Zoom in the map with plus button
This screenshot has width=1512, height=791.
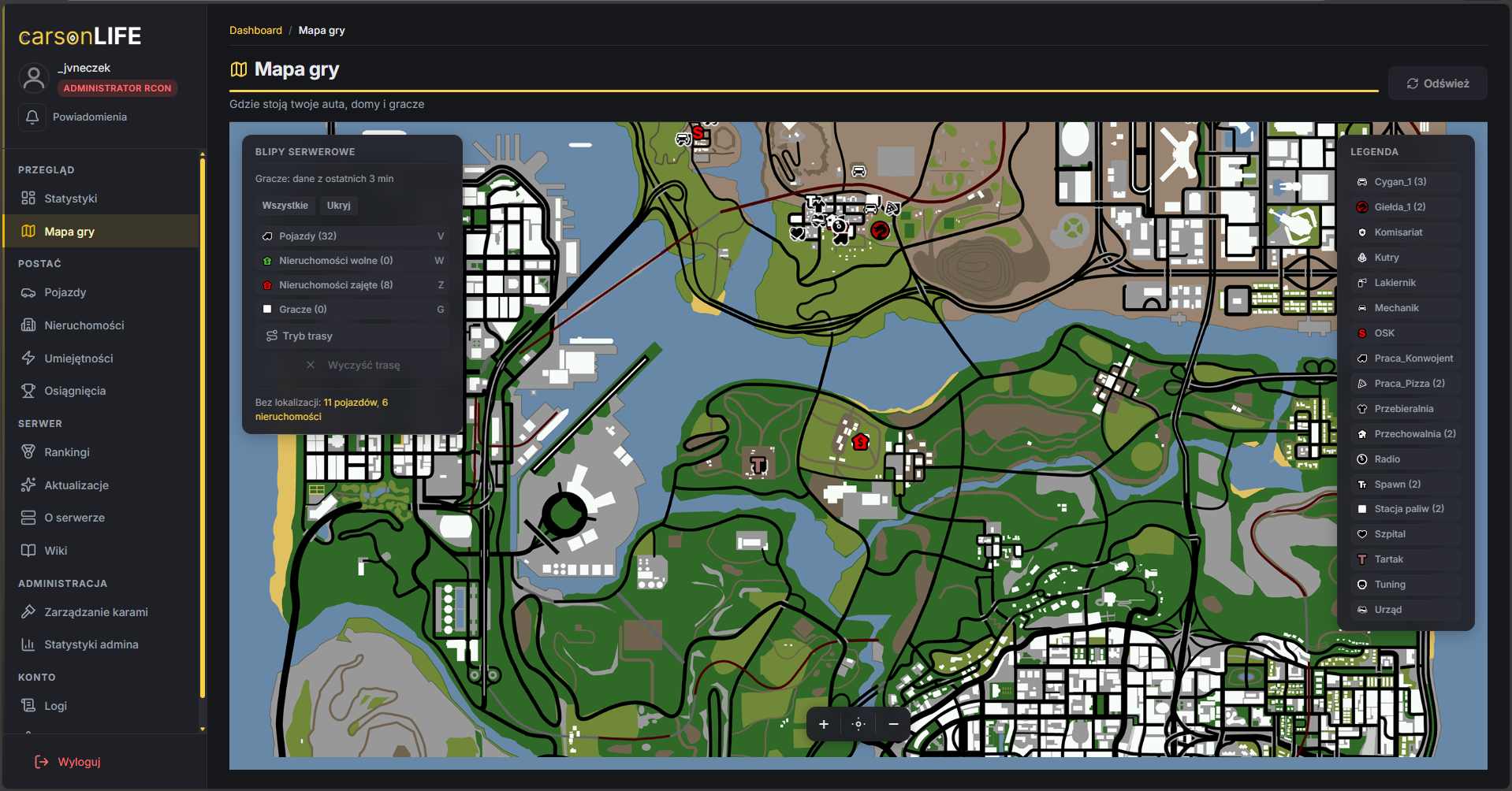coord(824,724)
